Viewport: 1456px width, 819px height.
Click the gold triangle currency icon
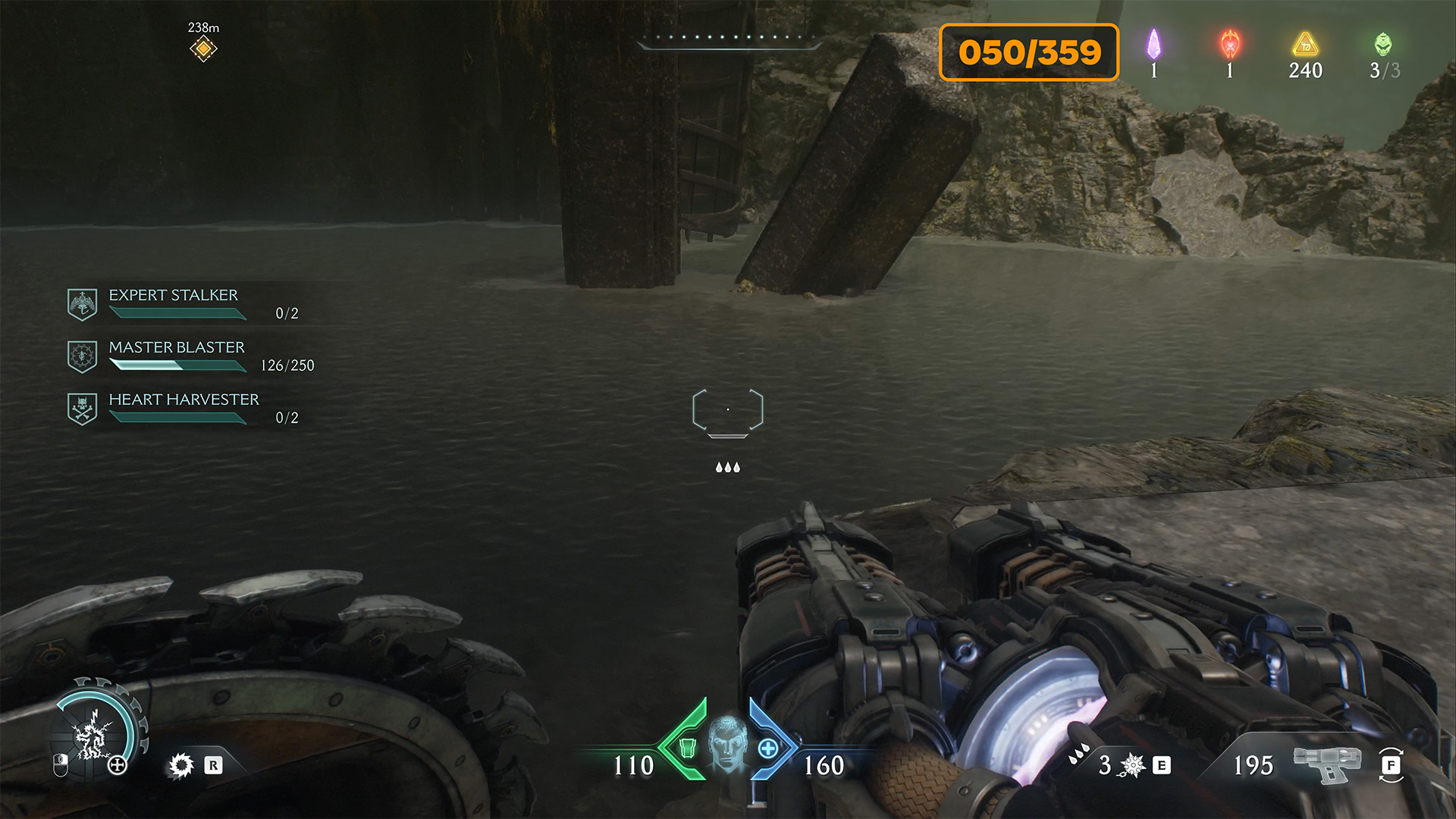(x=1305, y=45)
